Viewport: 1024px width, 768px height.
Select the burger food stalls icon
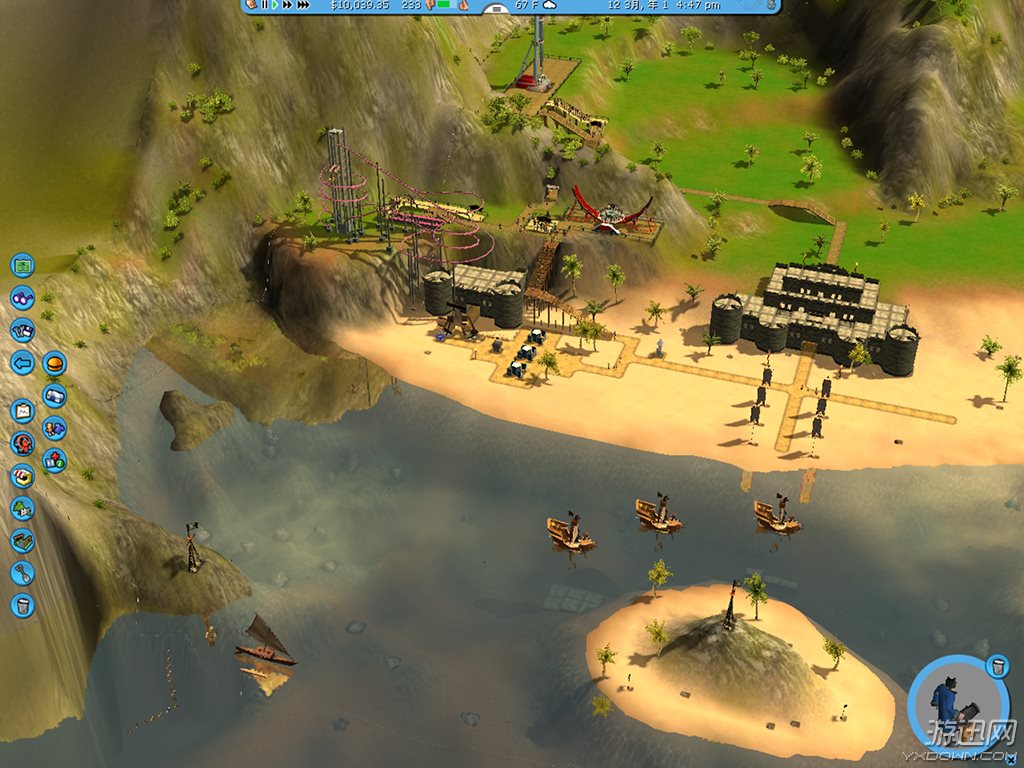point(54,362)
